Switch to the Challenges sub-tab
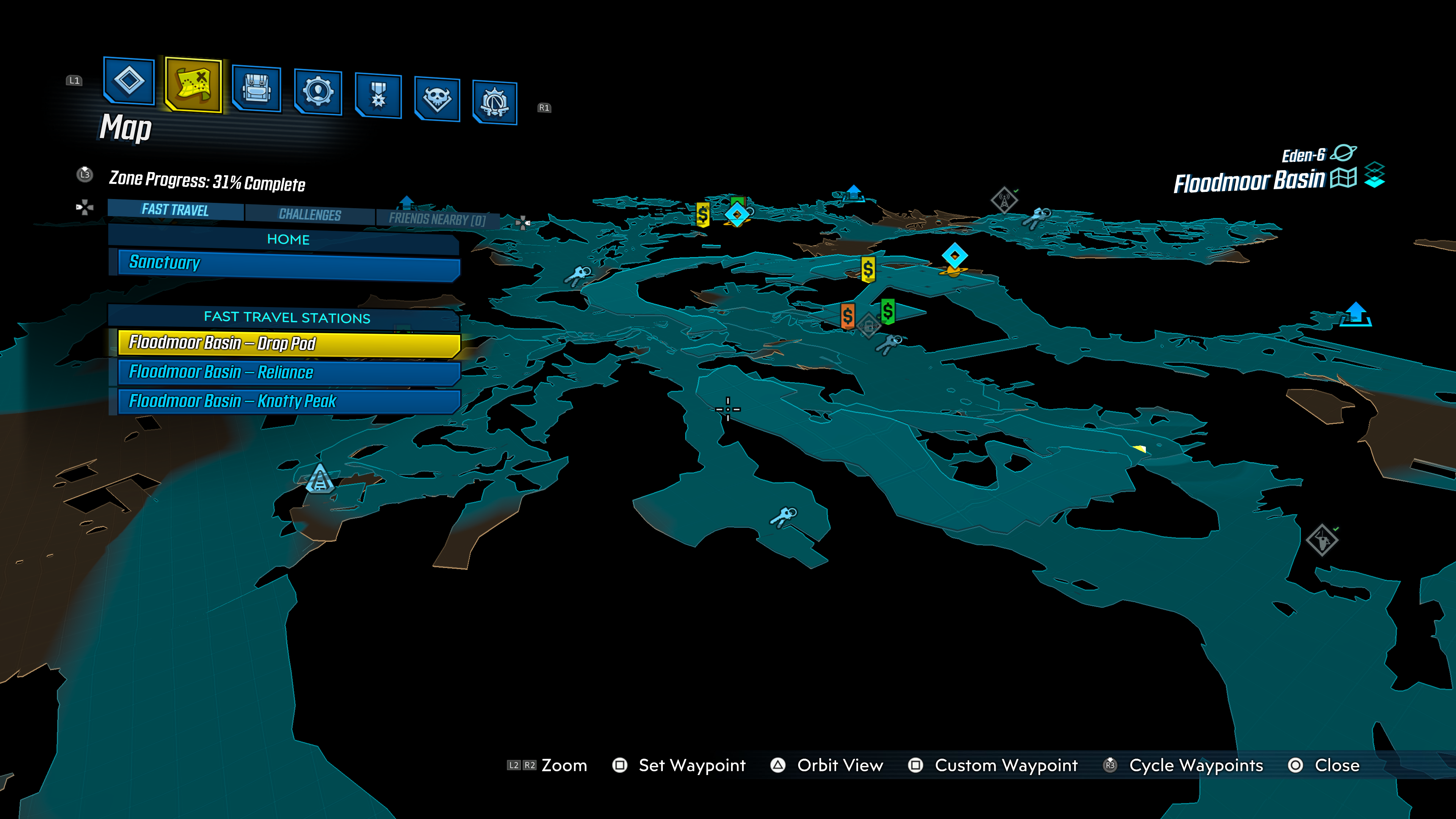This screenshot has height=819, width=1456. click(x=310, y=215)
